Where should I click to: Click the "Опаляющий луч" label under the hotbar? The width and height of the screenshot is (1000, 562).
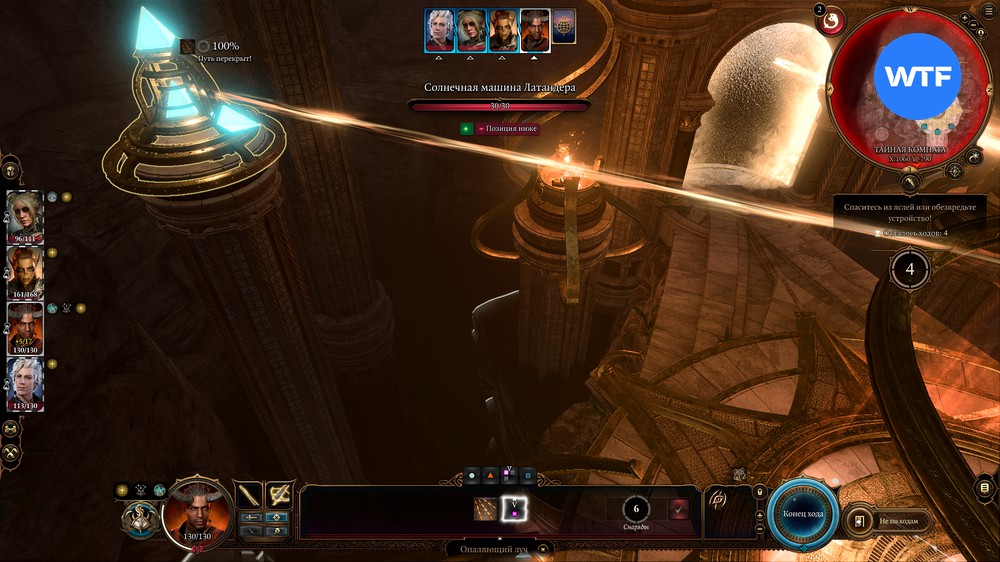[x=493, y=549]
